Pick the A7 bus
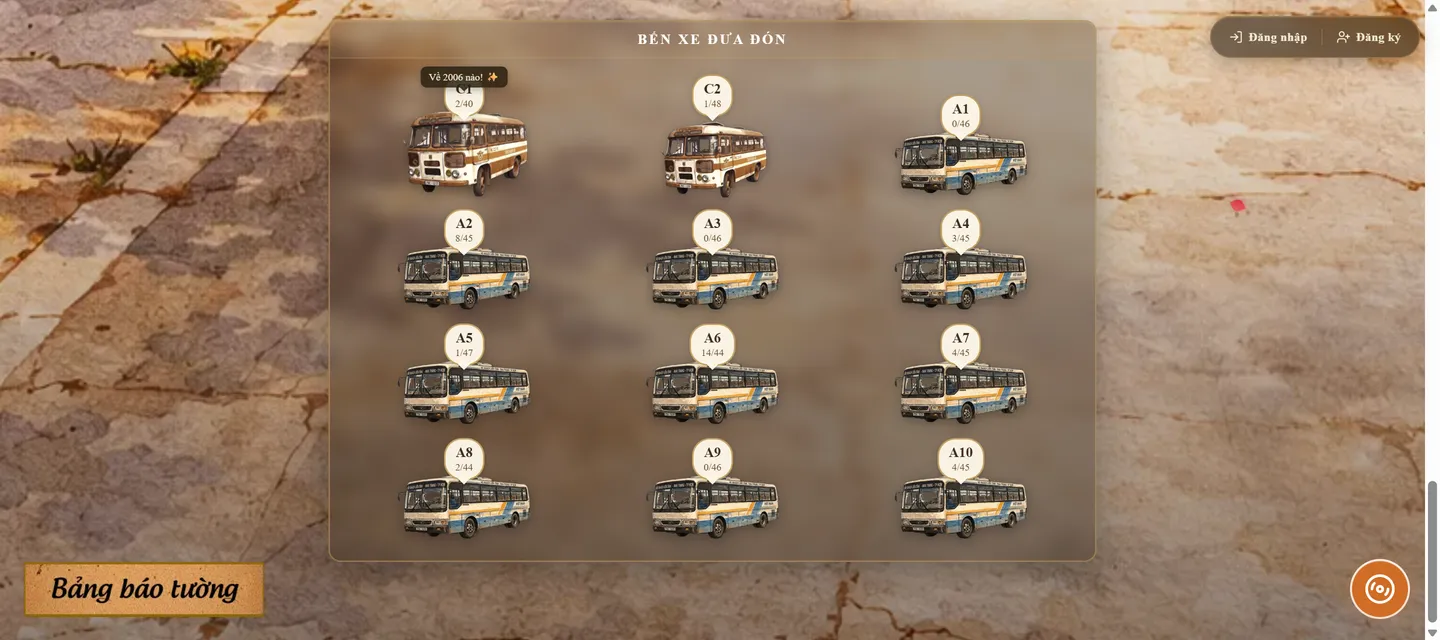Screen dimensions: 1440x640 tap(962, 392)
